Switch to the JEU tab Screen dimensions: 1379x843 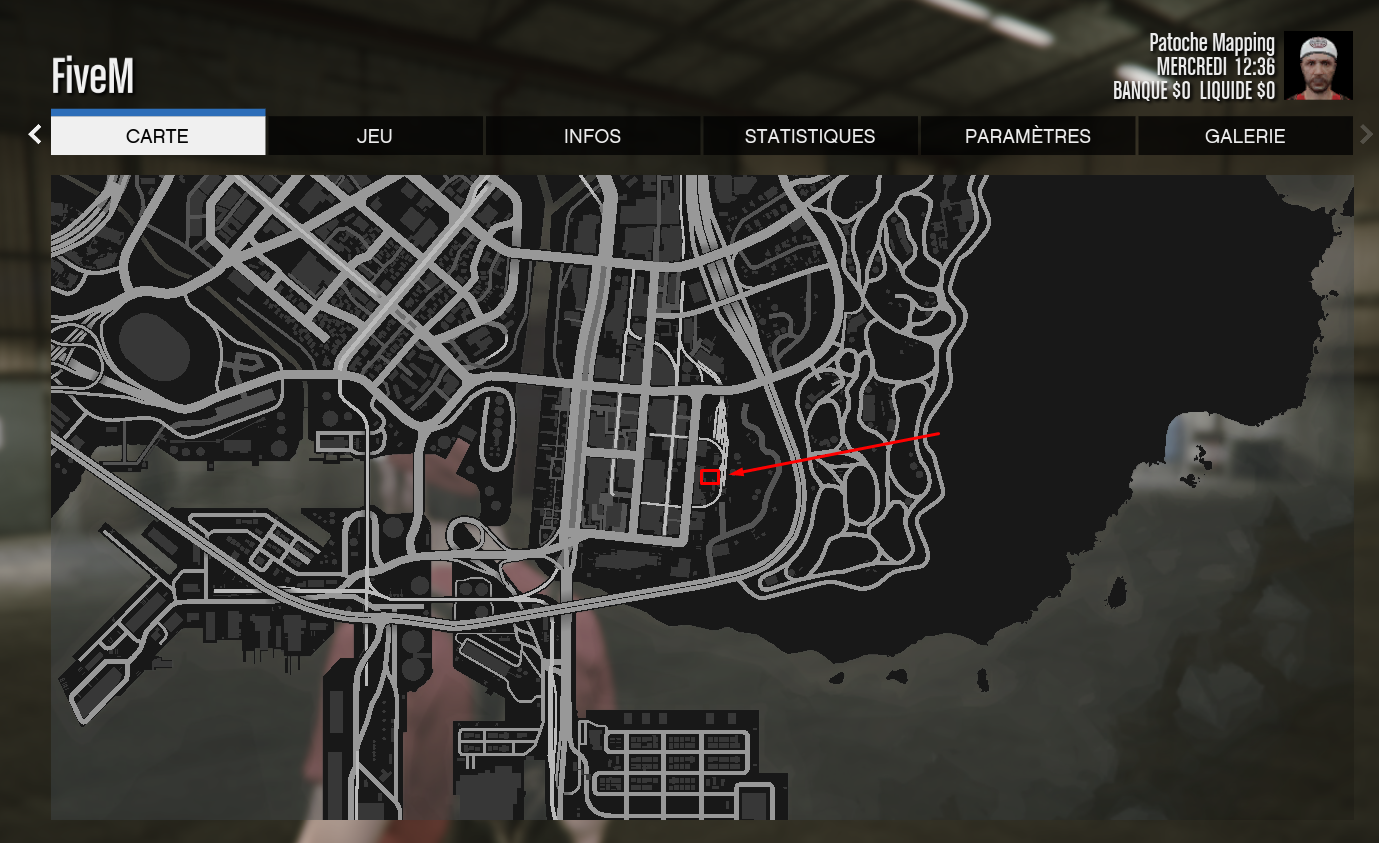pos(375,135)
